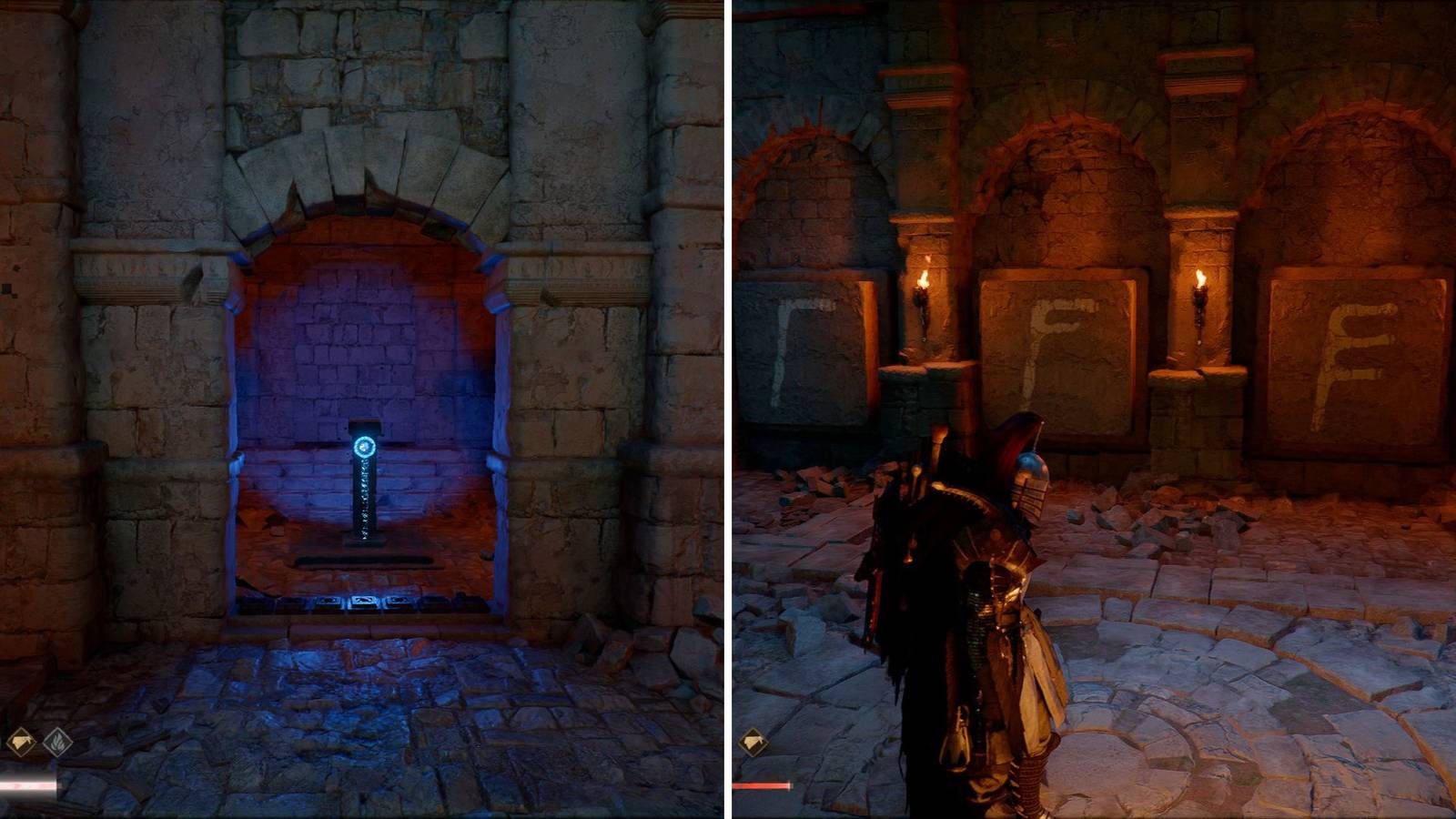This screenshot has width=1456, height=819.
Task: Select the left split-screen view
Action: point(364,409)
